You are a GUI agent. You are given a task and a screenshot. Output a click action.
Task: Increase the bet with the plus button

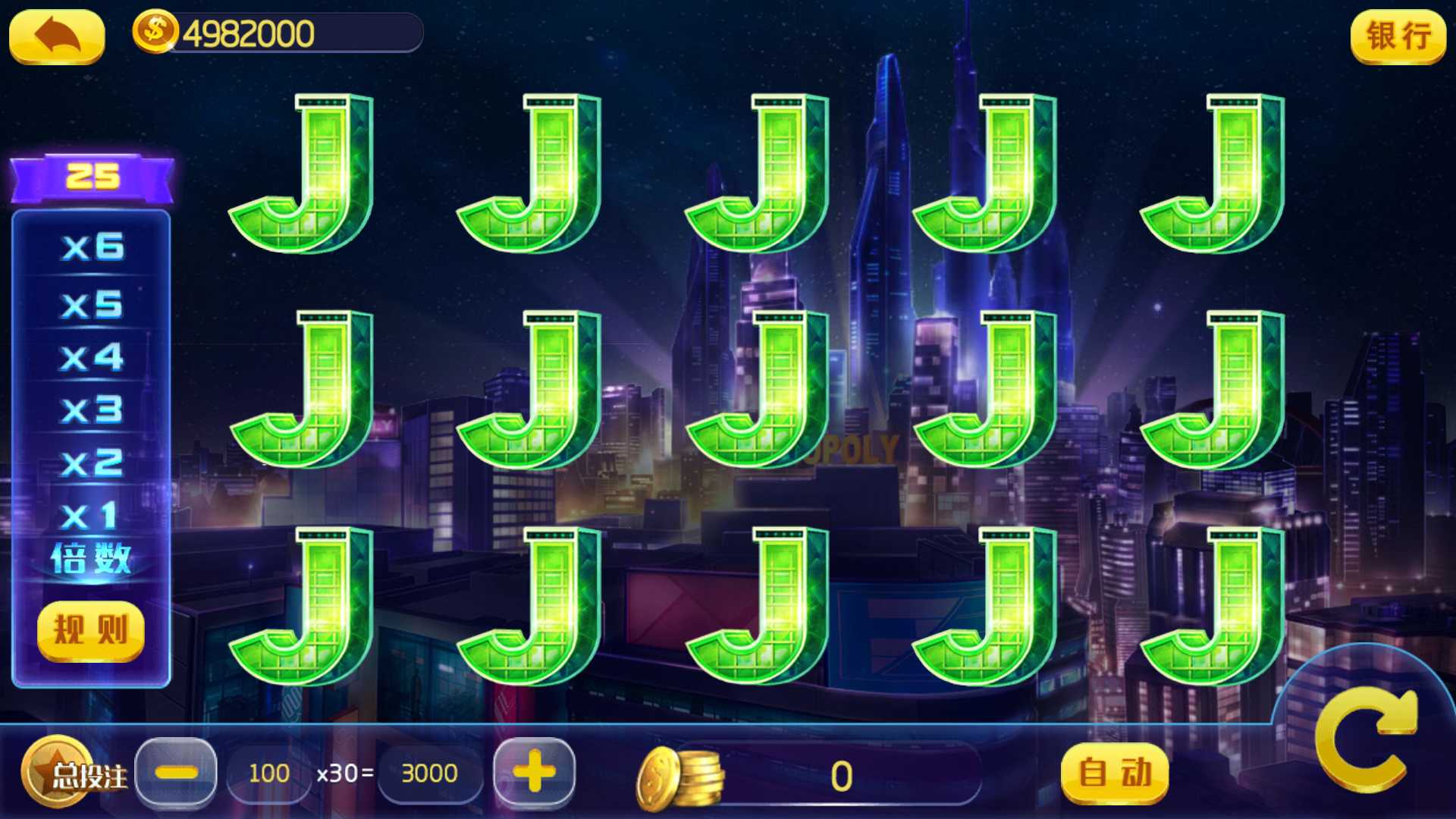point(534,772)
